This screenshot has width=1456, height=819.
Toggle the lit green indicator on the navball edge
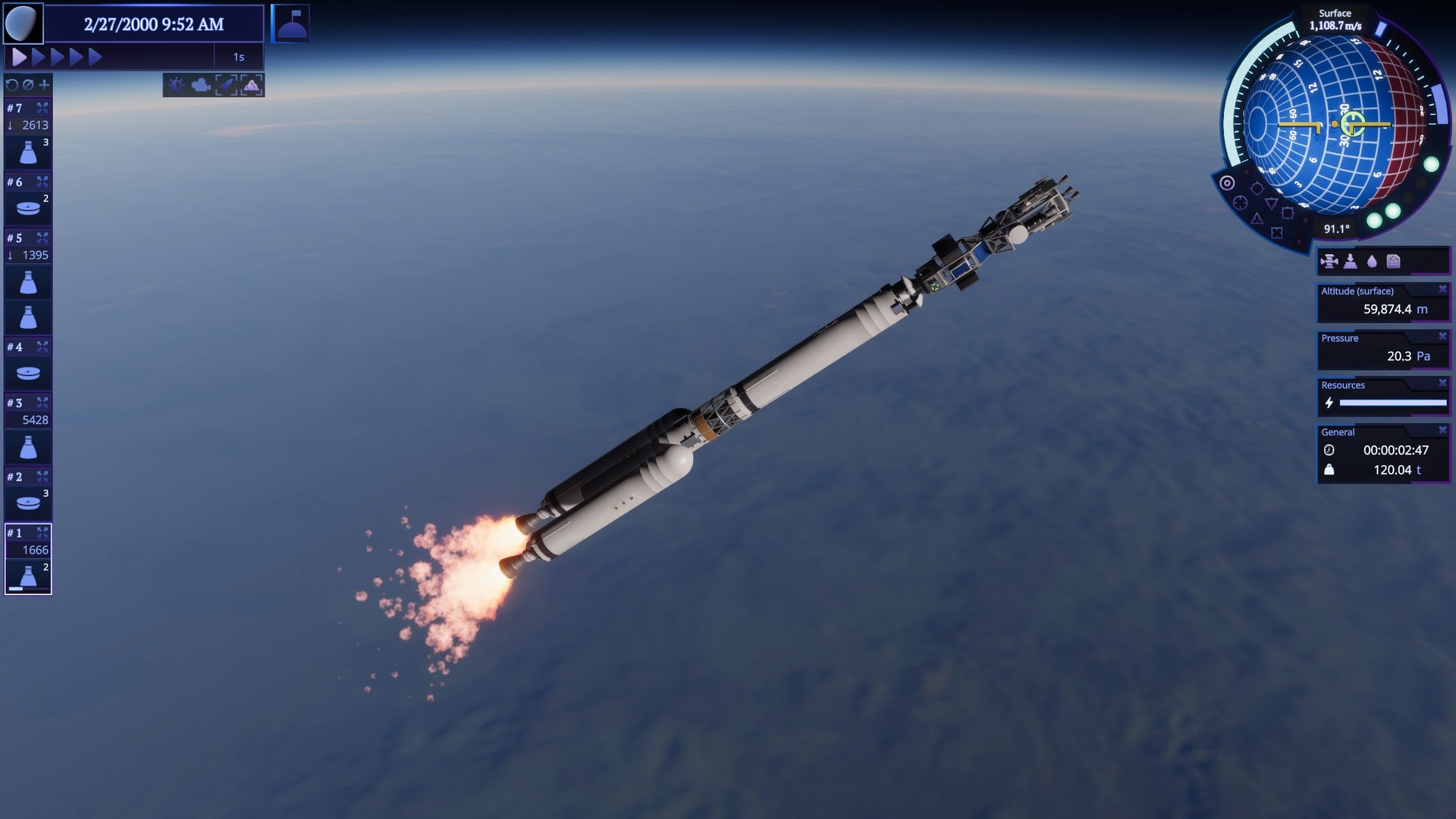click(1430, 165)
